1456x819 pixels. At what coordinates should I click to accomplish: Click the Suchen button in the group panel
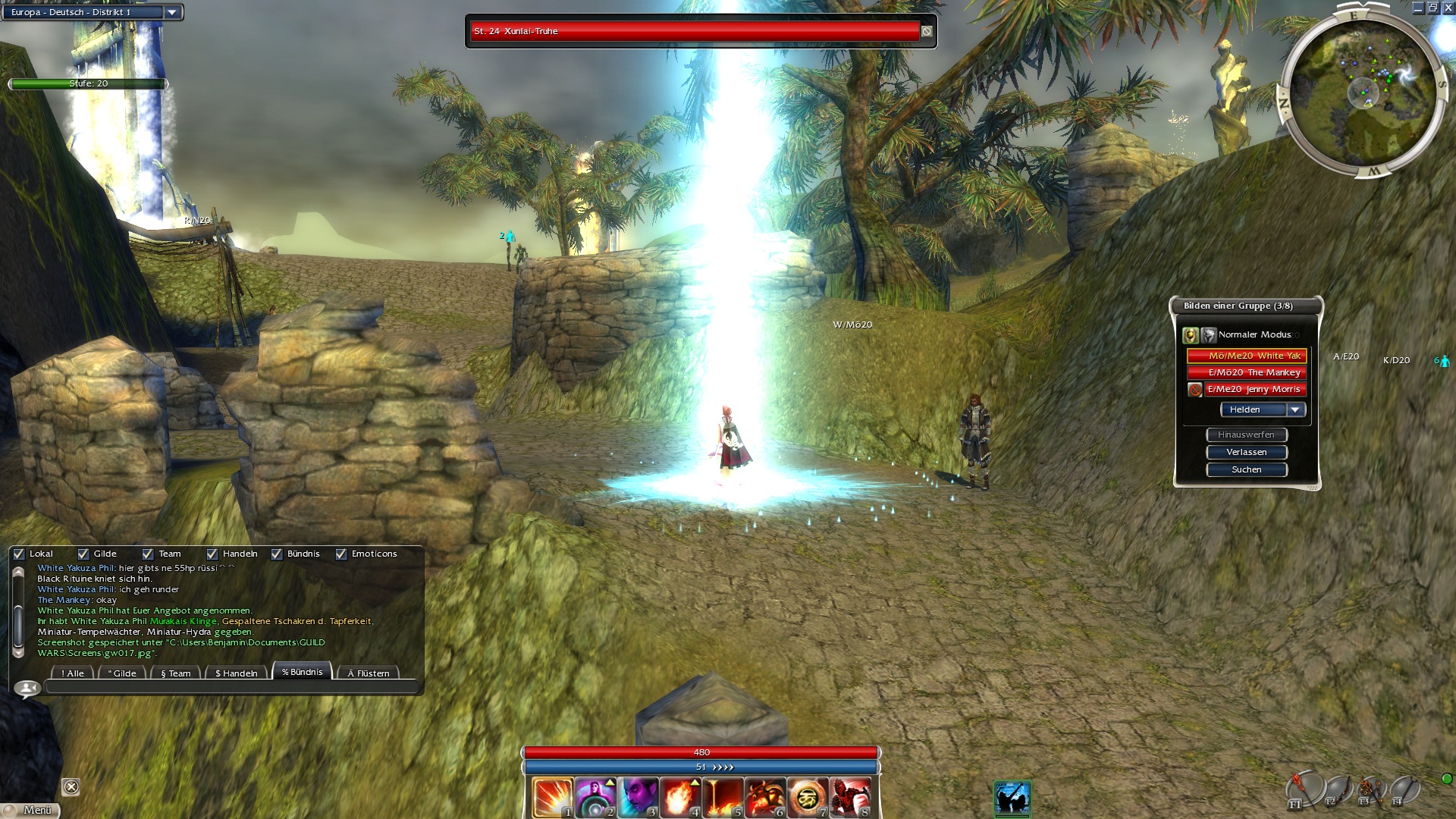point(1246,469)
